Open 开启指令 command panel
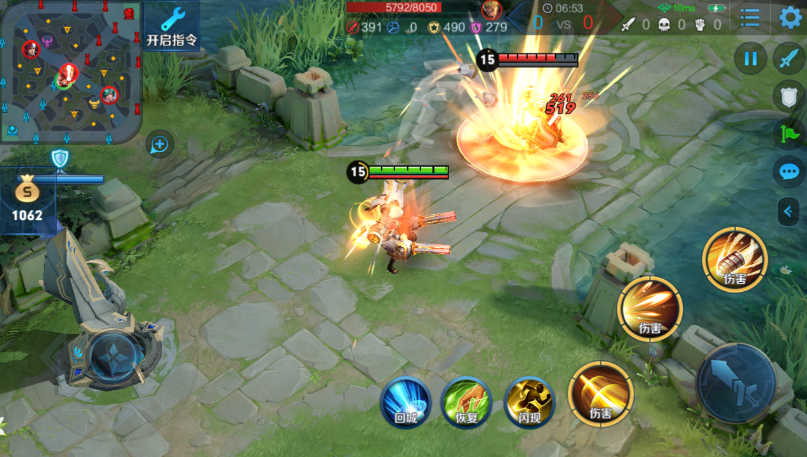 tap(172, 27)
